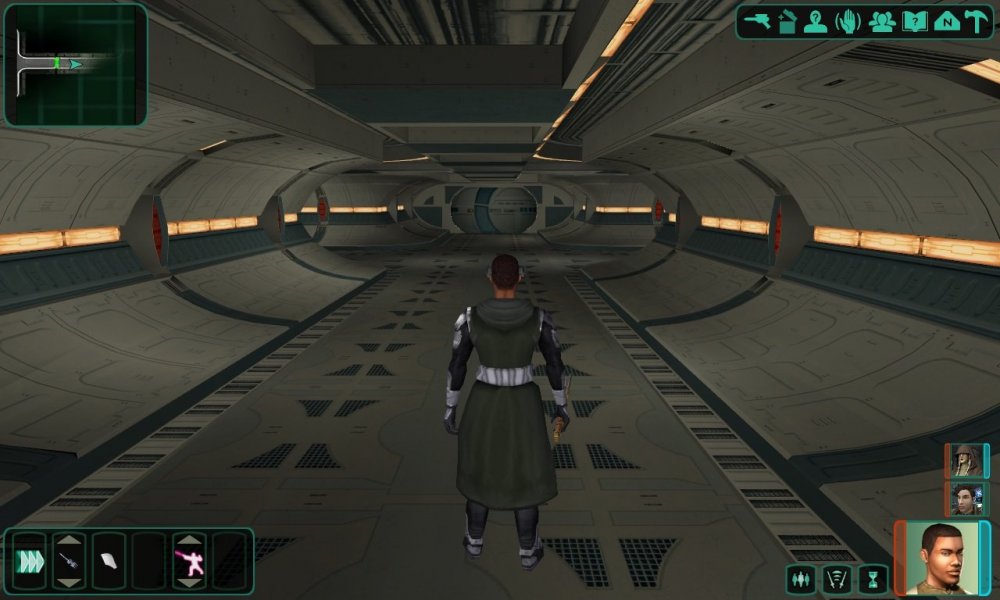Cycle pink stance slot downward
Screen dimensions: 1000x600
(x=189, y=583)
